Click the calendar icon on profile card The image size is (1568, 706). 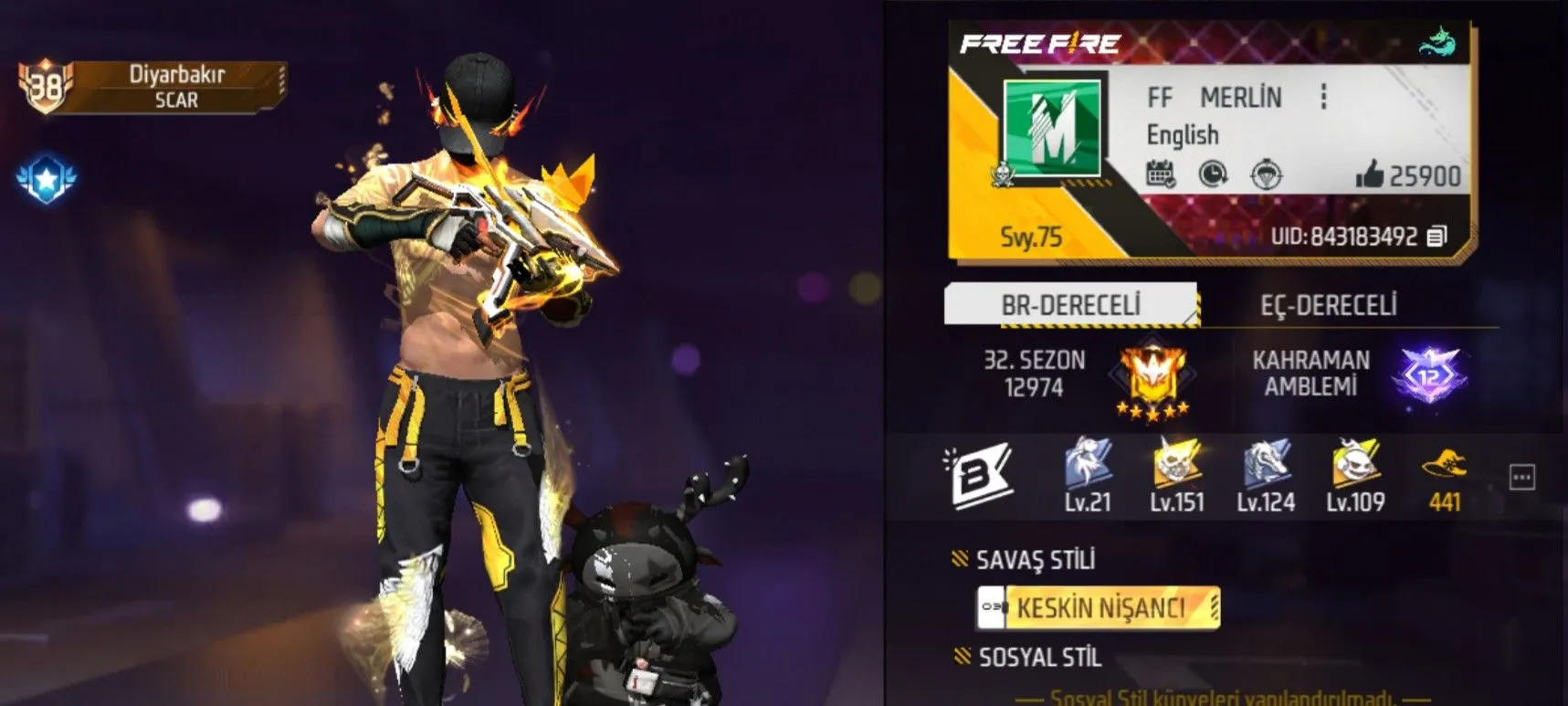click(x=1161, y=174)
